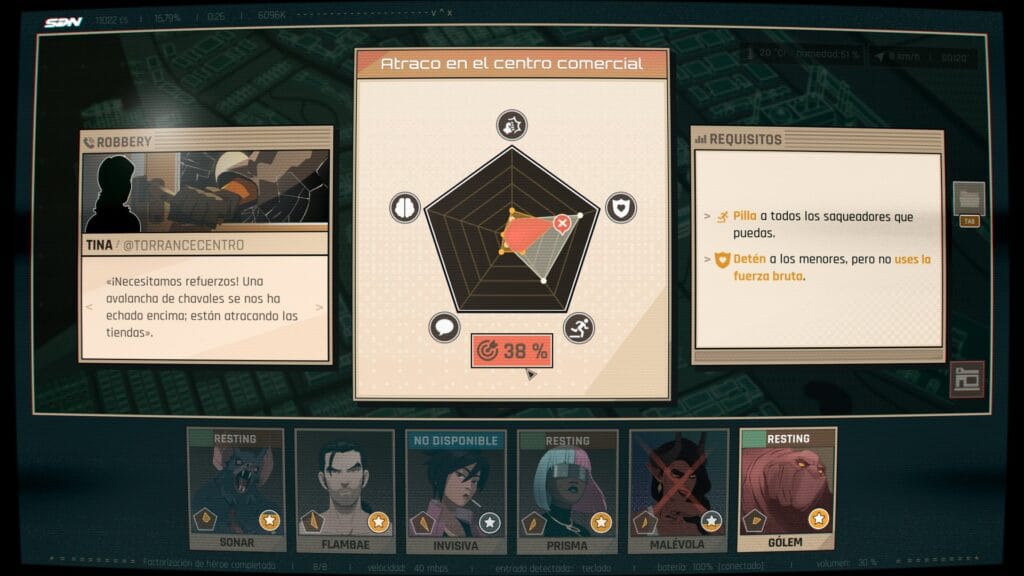Select the speech bubble stat icon
The height and width of the screenshot is (576, 1024).
click(x=444, y=327)
